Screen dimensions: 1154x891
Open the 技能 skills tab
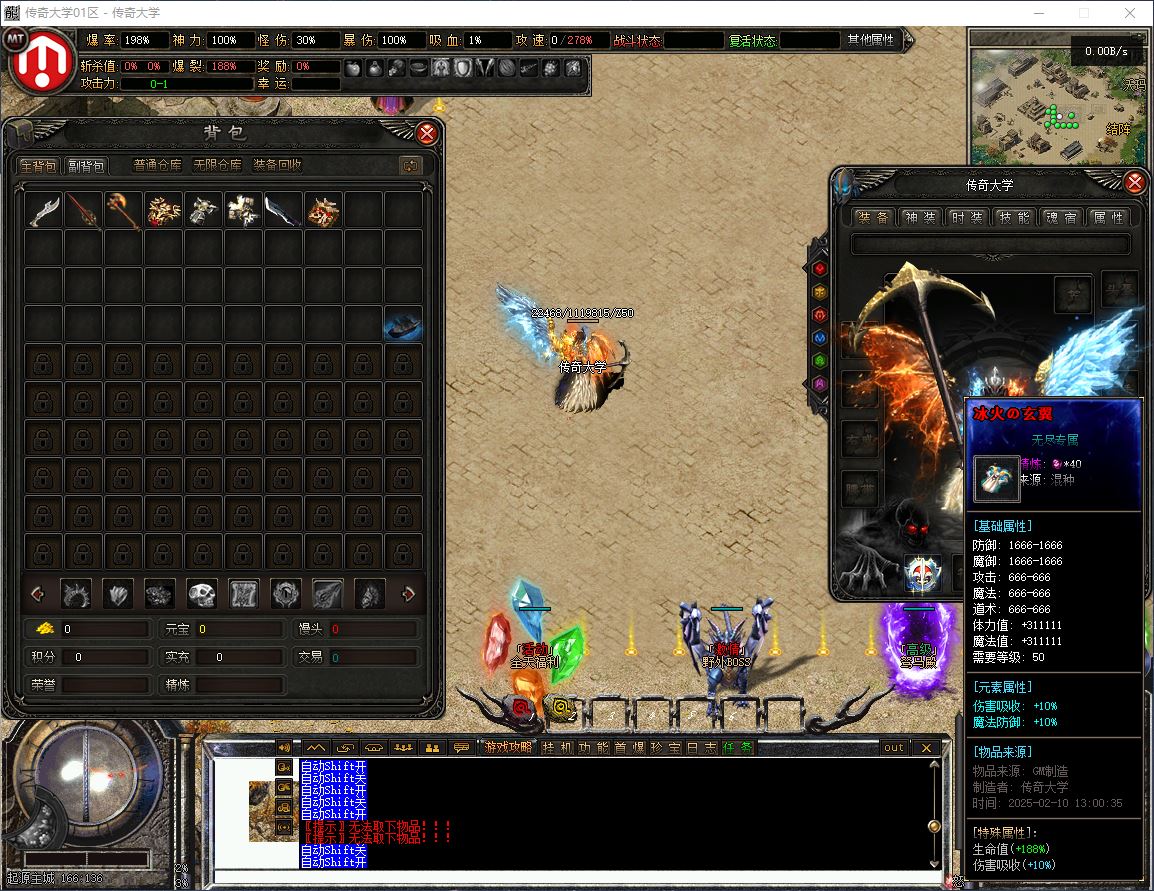[x=1014, y=217]
